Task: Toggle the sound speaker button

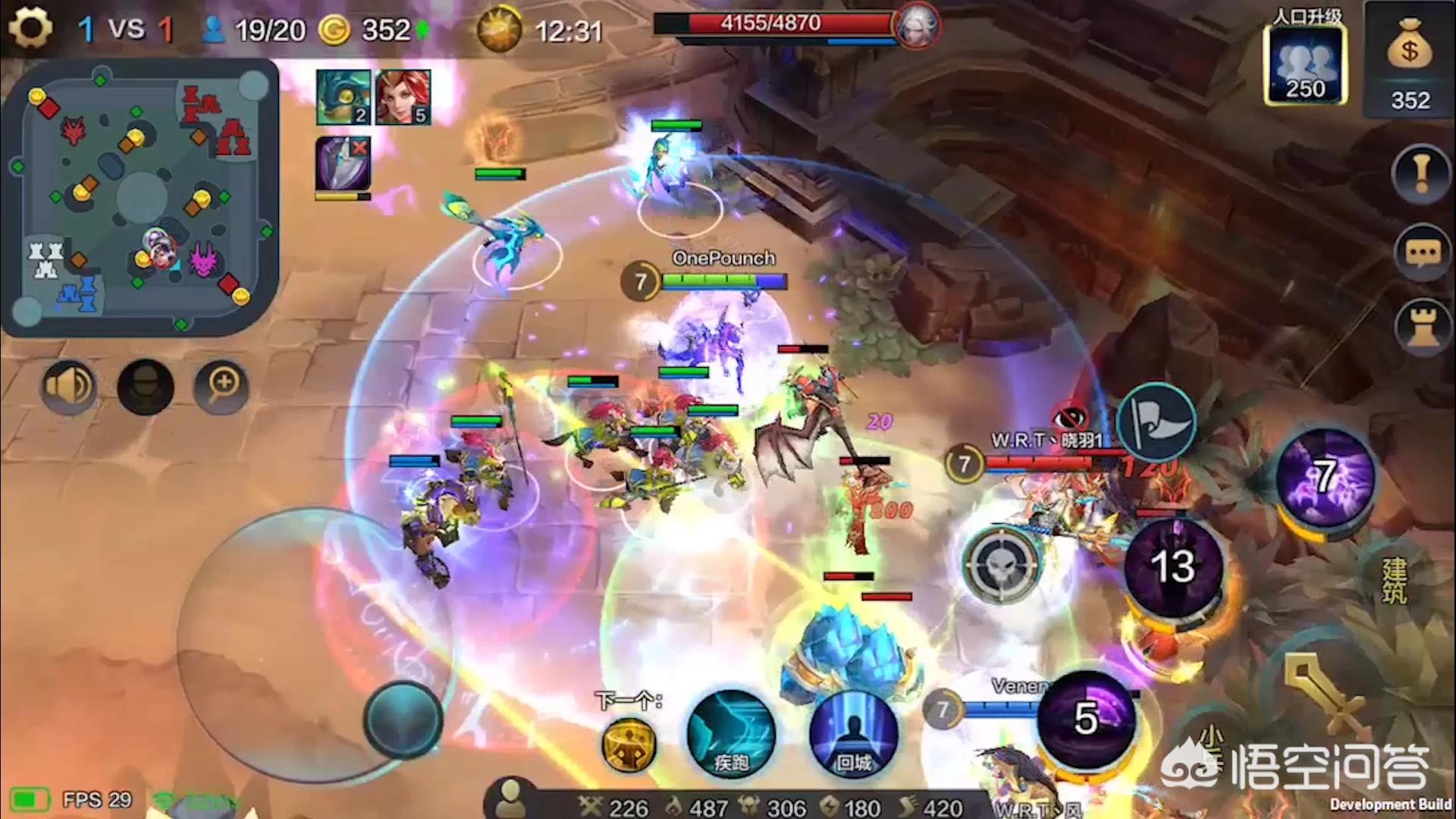Action: (x=68, y=387)
